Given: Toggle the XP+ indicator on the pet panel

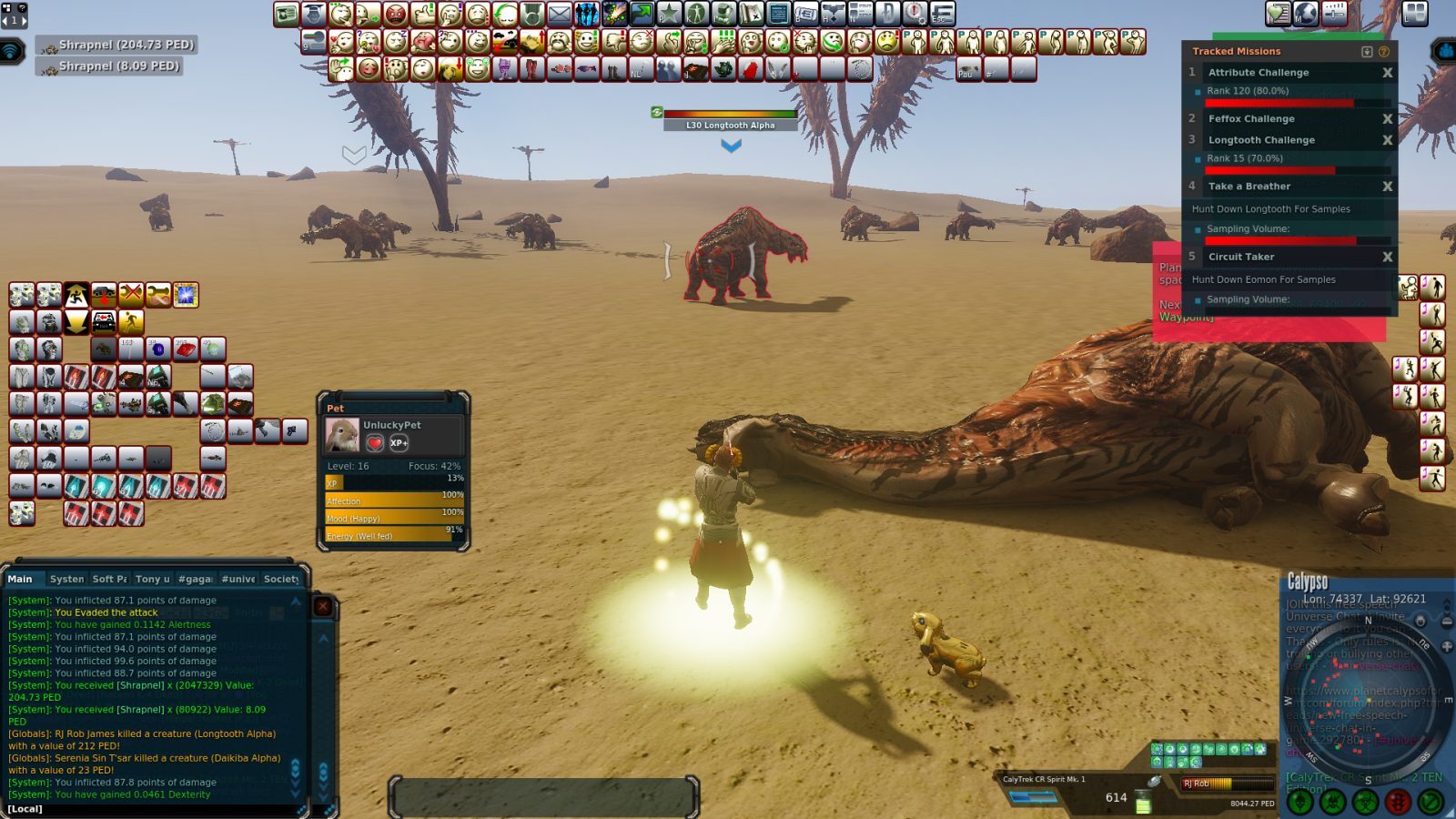Looking at the screenshot, I should click(x=399, y=443).
